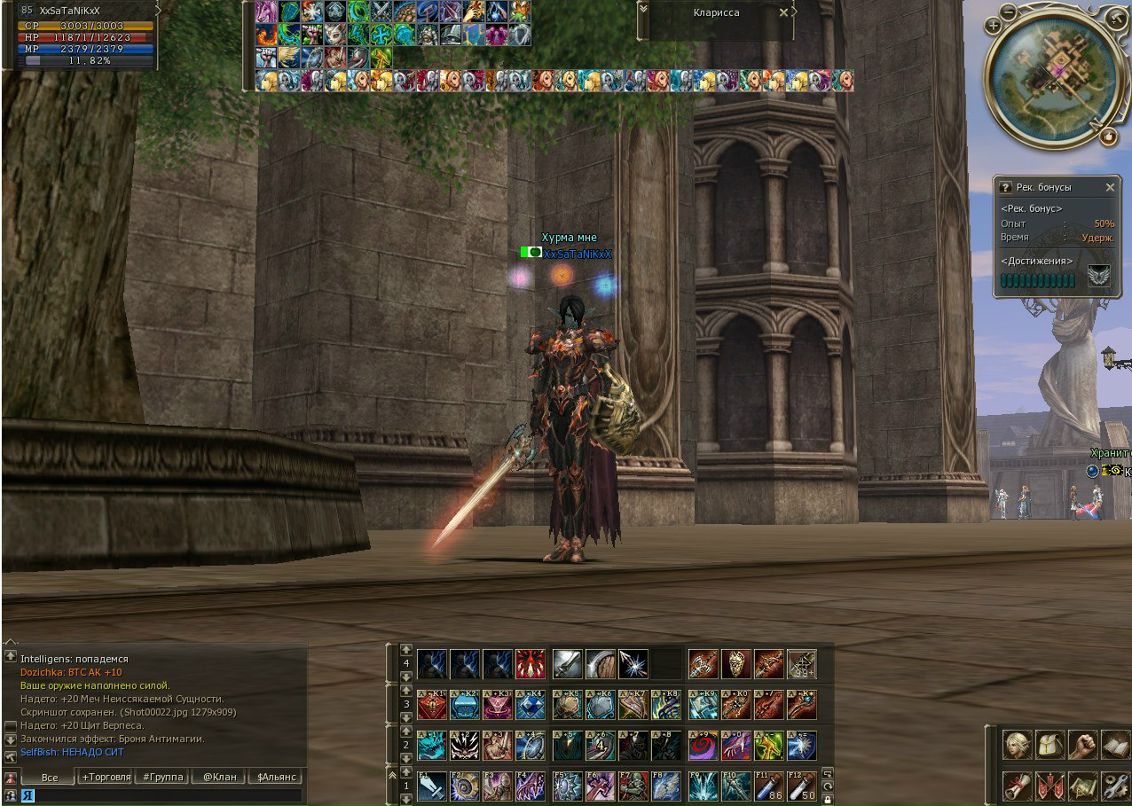
Task: Select the Кларисса target window
Action: [x=716, y=13]
